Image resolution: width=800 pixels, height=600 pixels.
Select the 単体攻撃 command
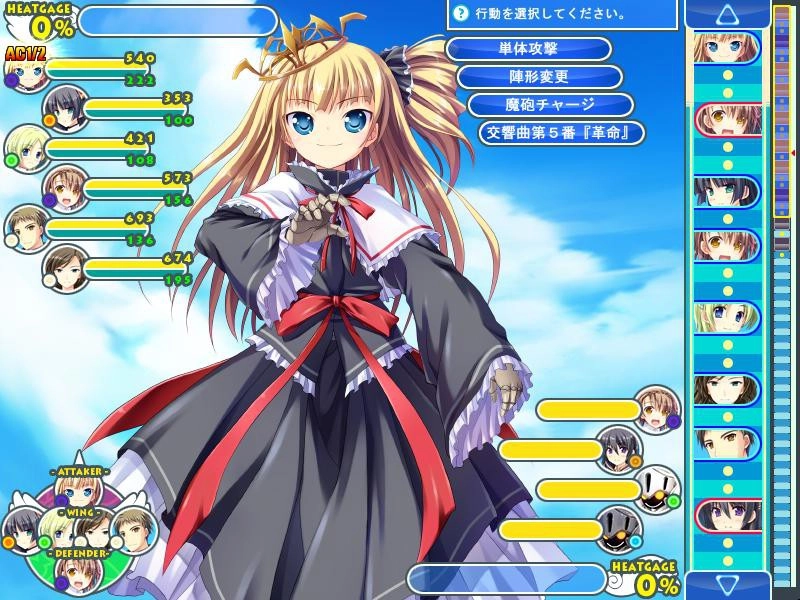[528, 49]
